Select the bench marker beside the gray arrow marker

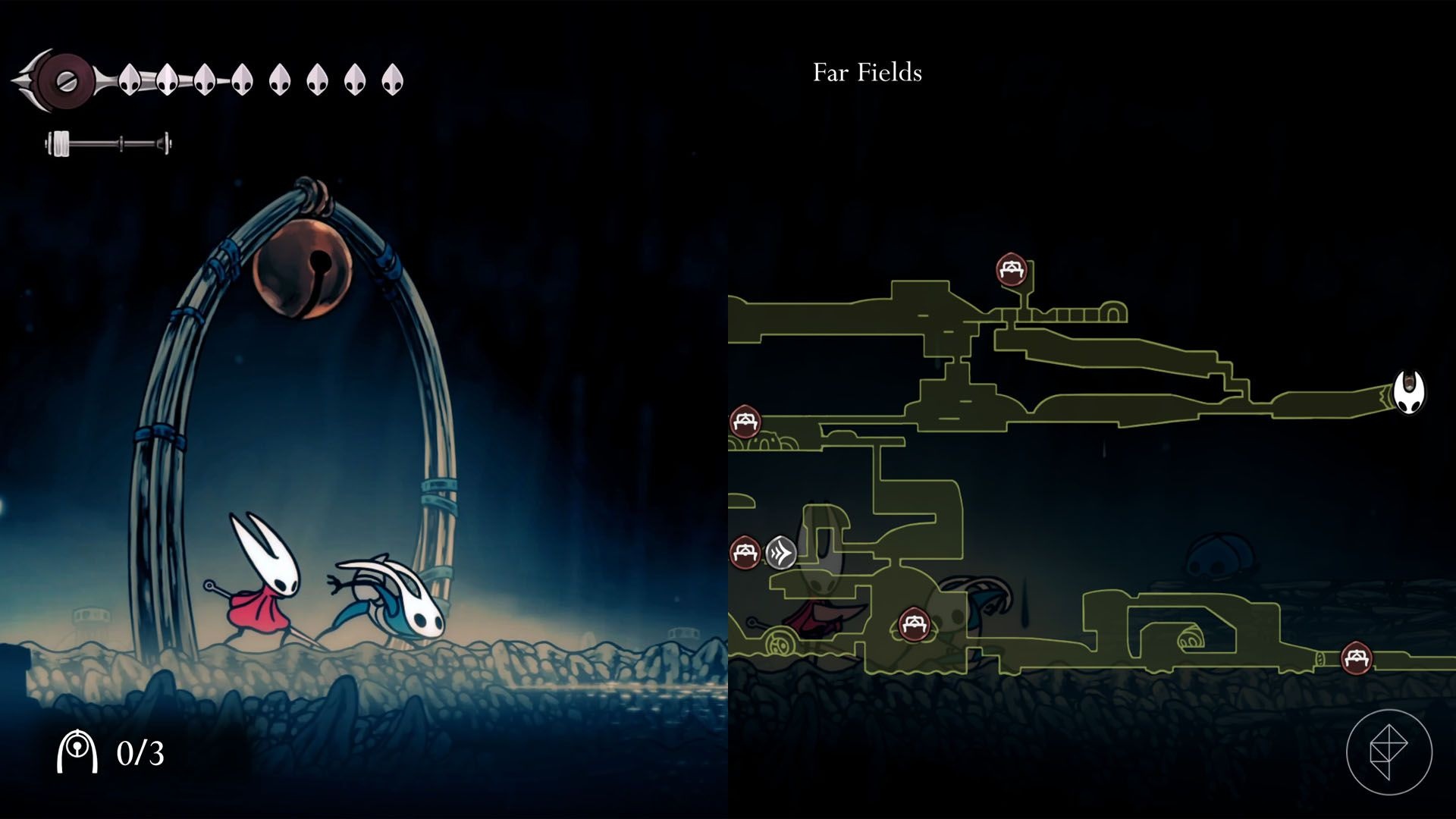pyautogui.click(x=745, y=551)
